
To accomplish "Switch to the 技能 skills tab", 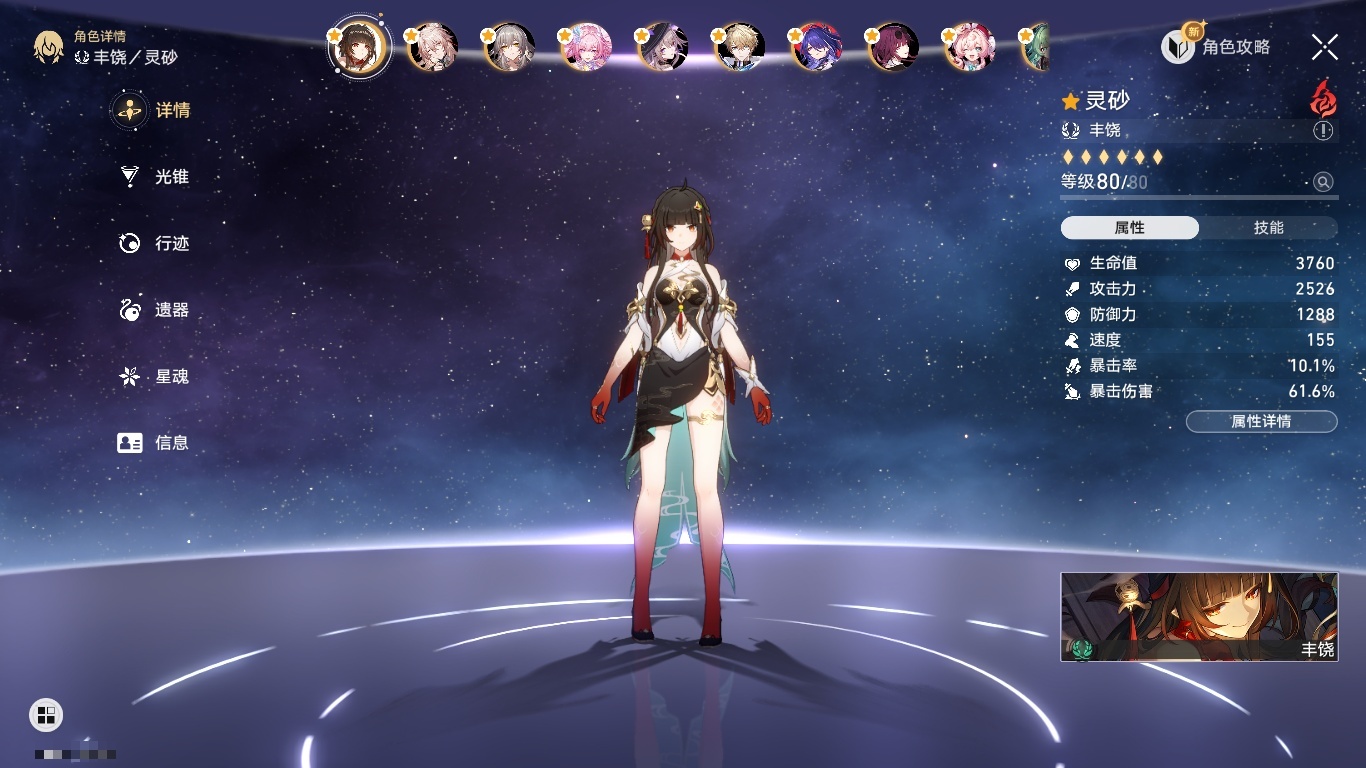I will click(x=1268, y=228).
